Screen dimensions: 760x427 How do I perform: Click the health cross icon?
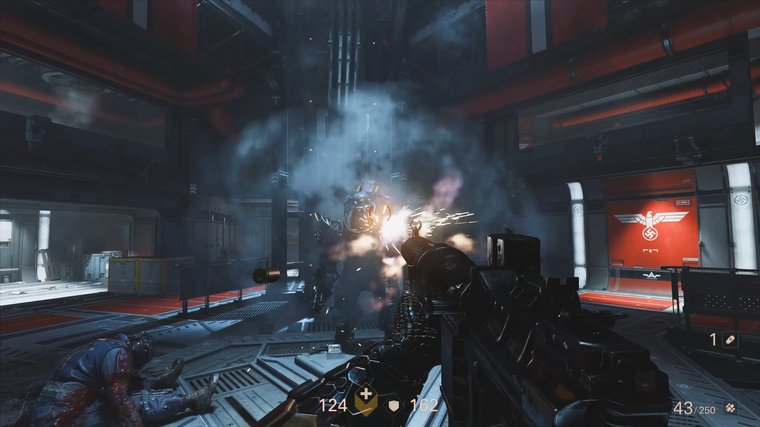point(367,403)
